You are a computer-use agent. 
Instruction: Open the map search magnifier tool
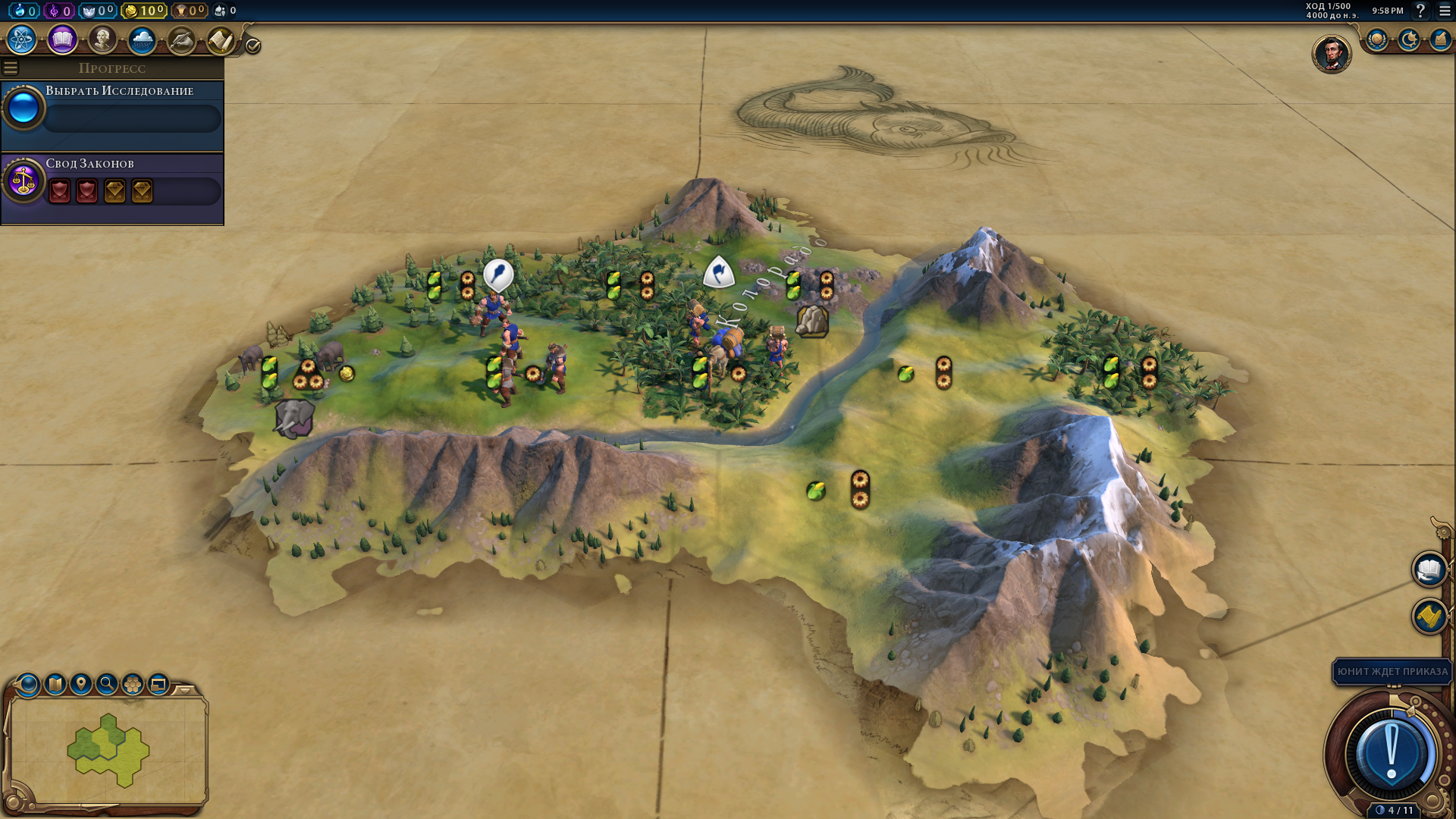(107, 684)
